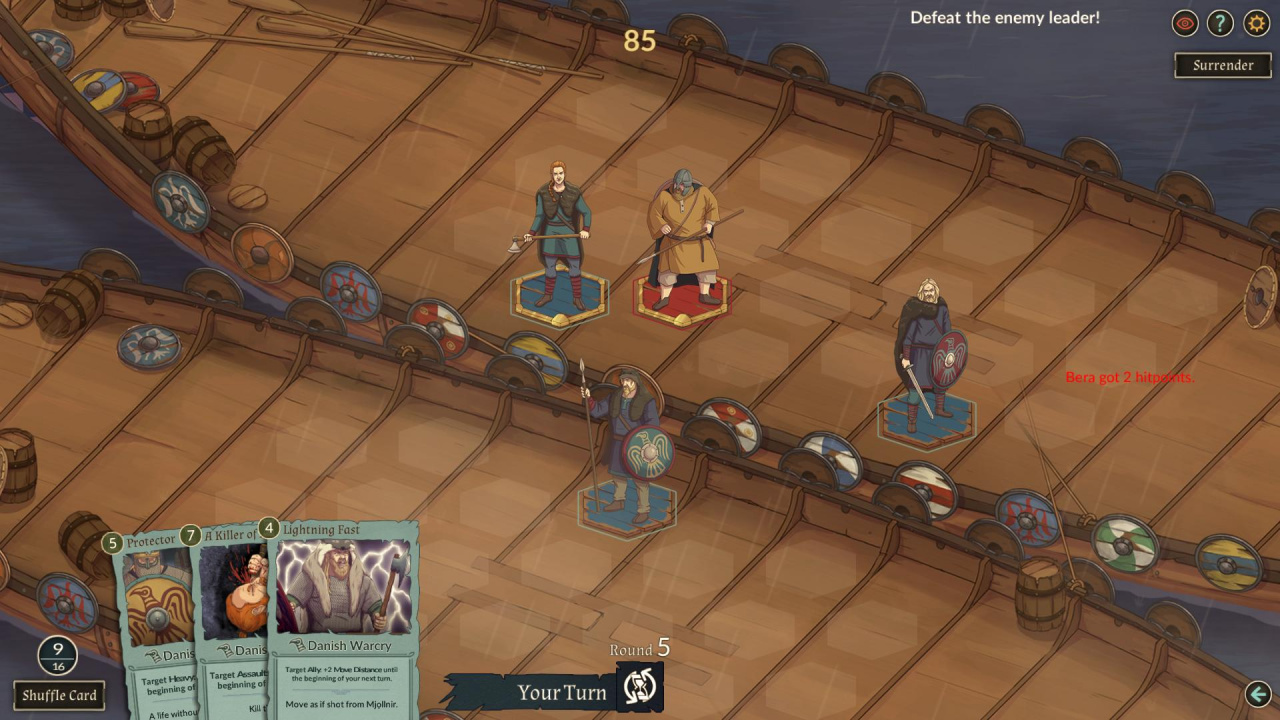End turn with the round swap icon
The width and height of the screenshot is (1280, 720).
639,687
